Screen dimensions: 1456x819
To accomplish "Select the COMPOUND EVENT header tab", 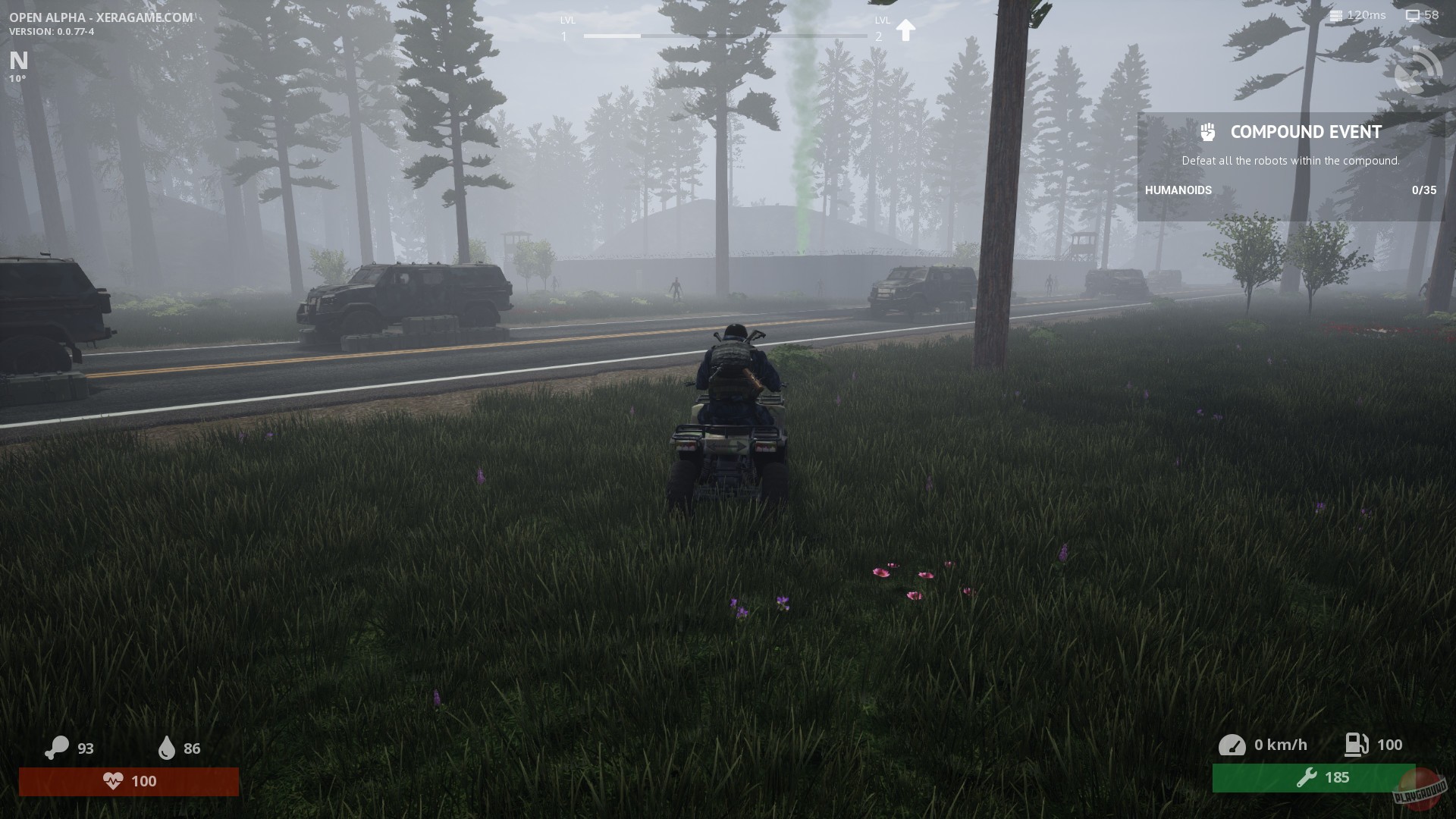I will click(x=1305, y=131).
